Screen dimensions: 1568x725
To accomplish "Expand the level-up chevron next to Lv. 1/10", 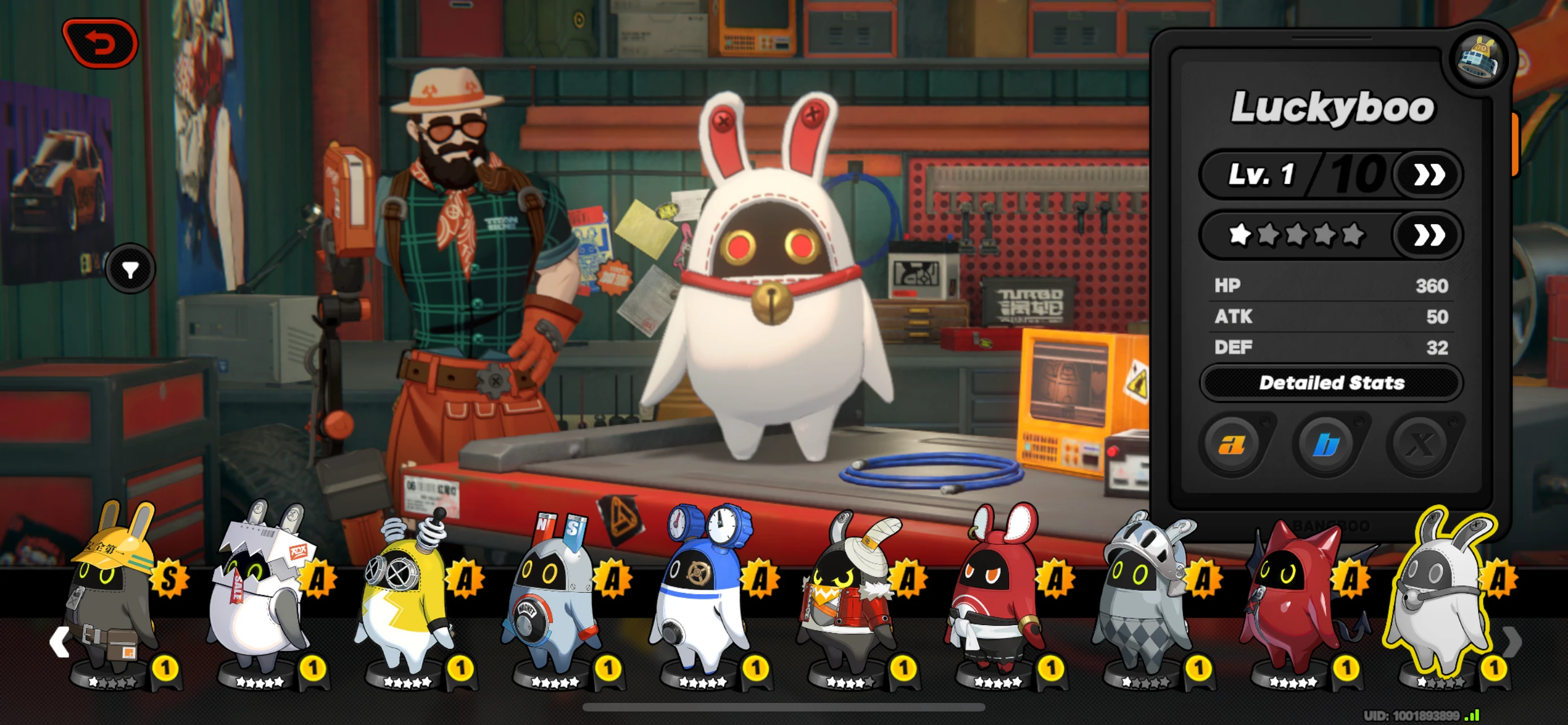I will click(x=1429, y=174).
